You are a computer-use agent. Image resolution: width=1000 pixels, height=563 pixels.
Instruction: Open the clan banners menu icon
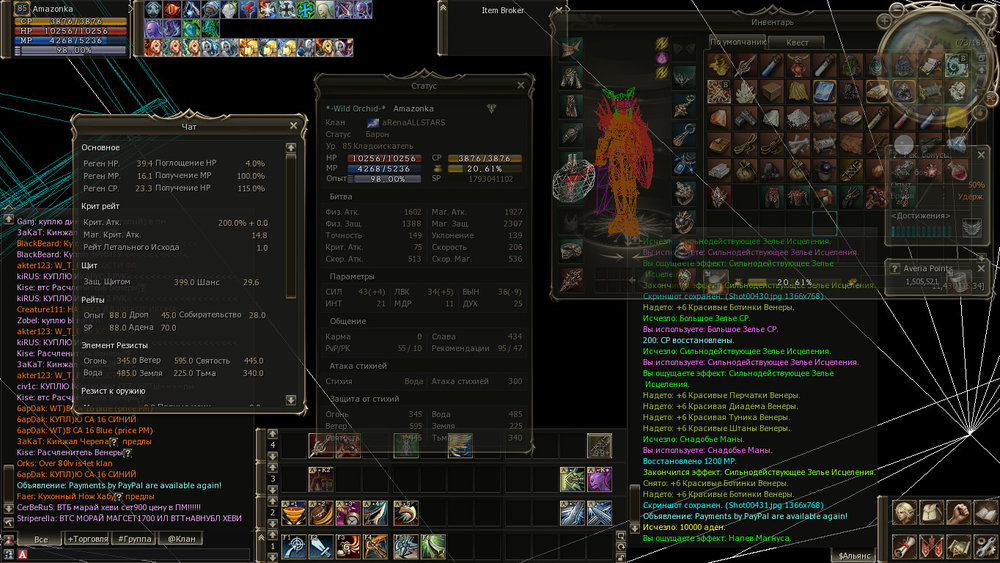(x=932, y=545)
